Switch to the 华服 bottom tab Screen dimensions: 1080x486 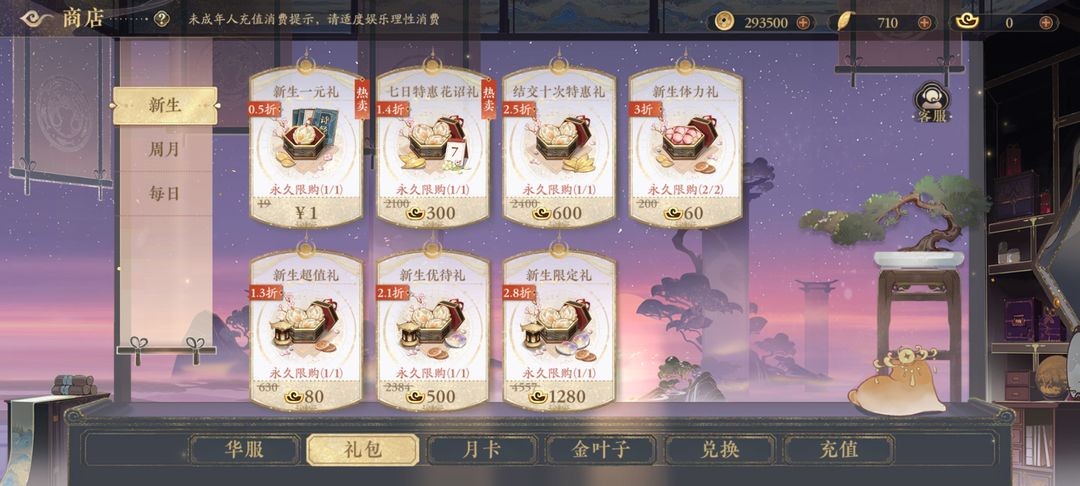pos(244,449)
